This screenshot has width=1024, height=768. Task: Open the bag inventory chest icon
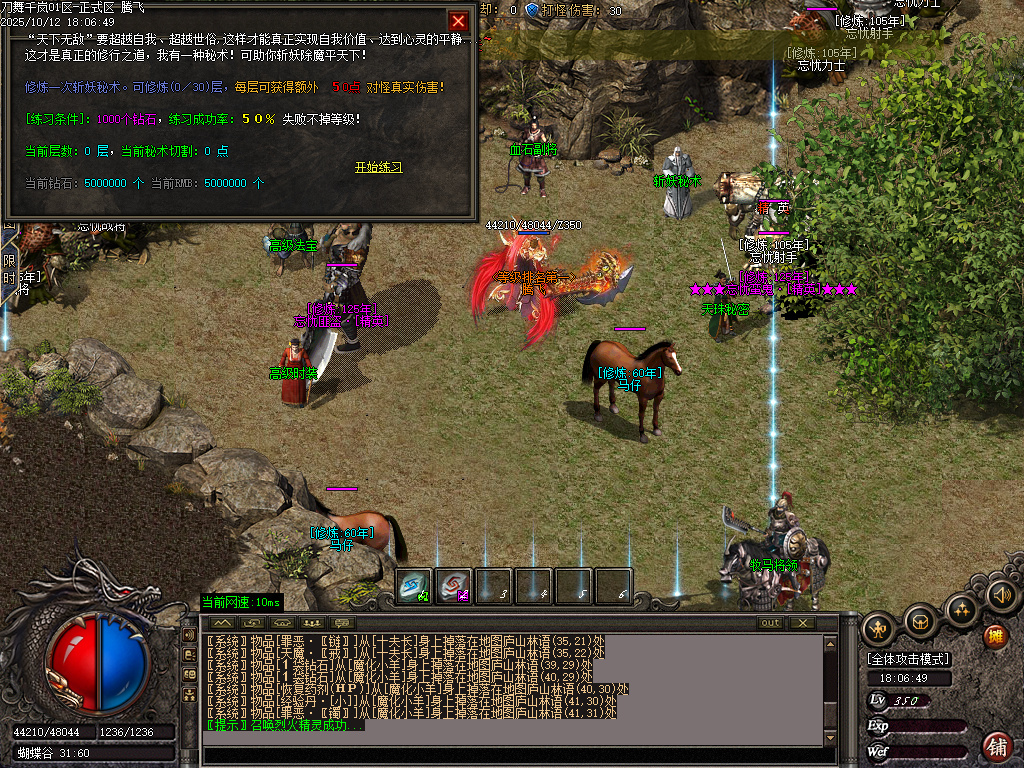(x=919, y=621)
